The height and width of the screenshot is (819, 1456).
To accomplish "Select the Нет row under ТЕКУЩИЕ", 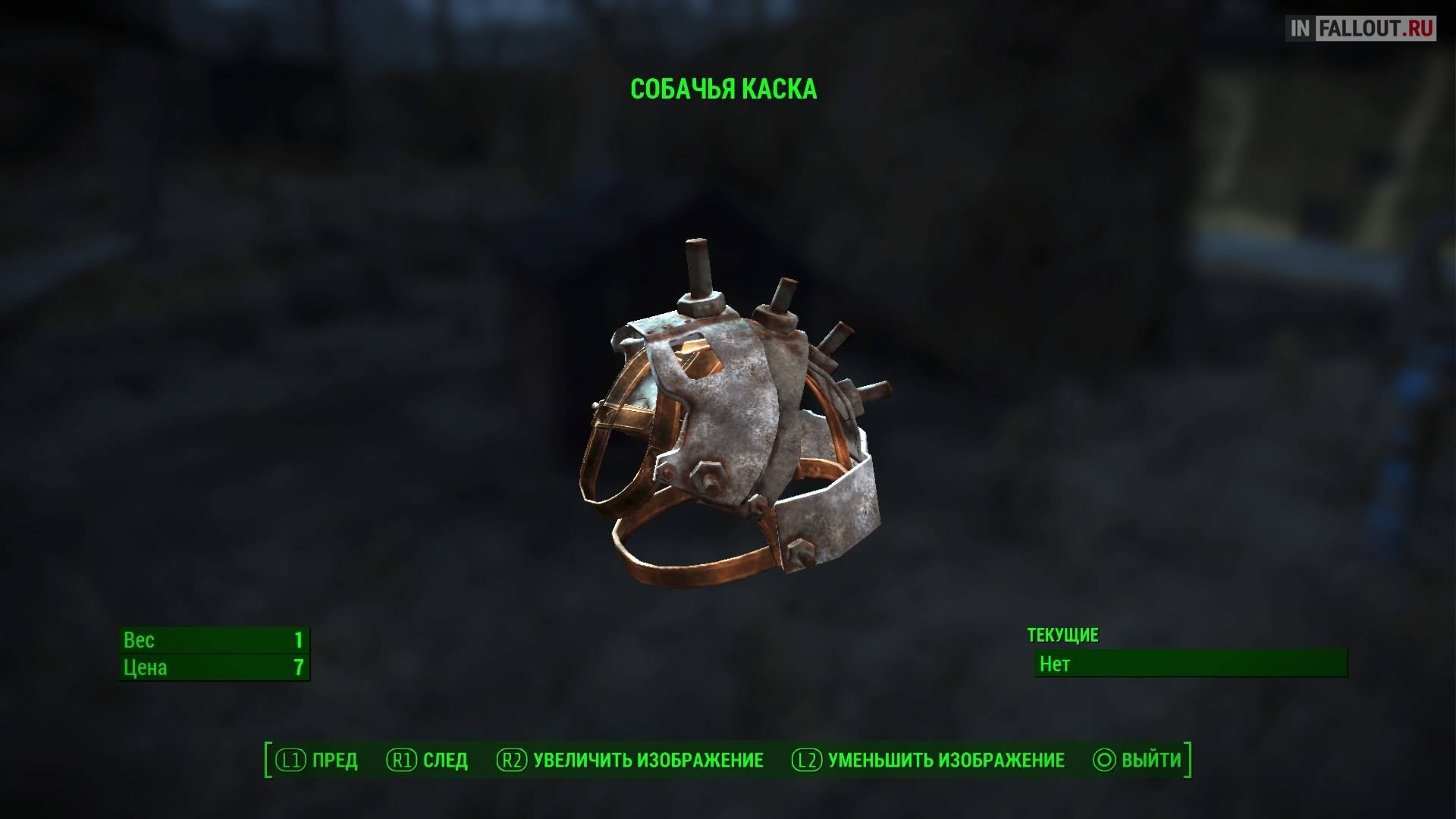I will [1190, 664].
